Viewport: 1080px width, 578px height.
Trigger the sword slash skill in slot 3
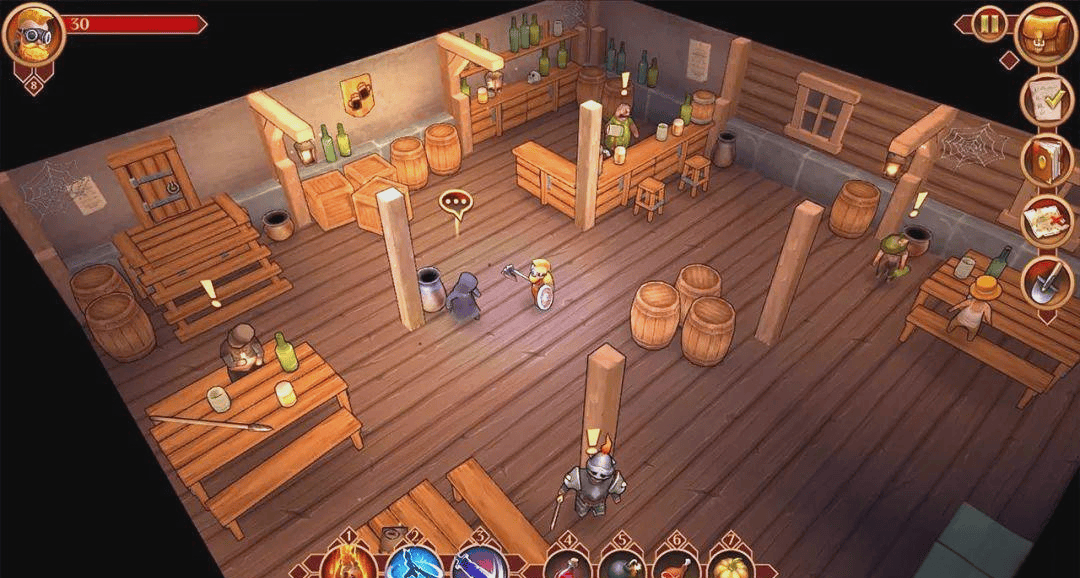(479, 564)
